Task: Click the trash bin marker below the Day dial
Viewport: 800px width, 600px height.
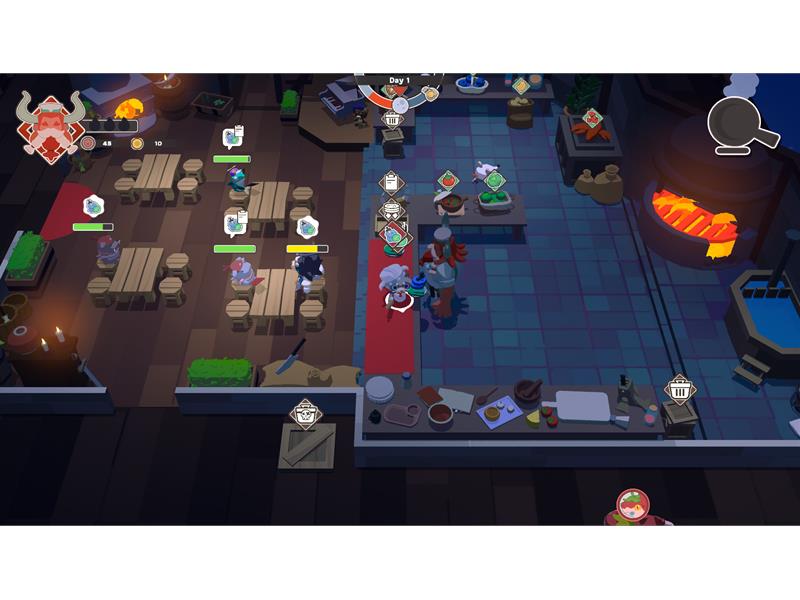Action: (392, 119)
